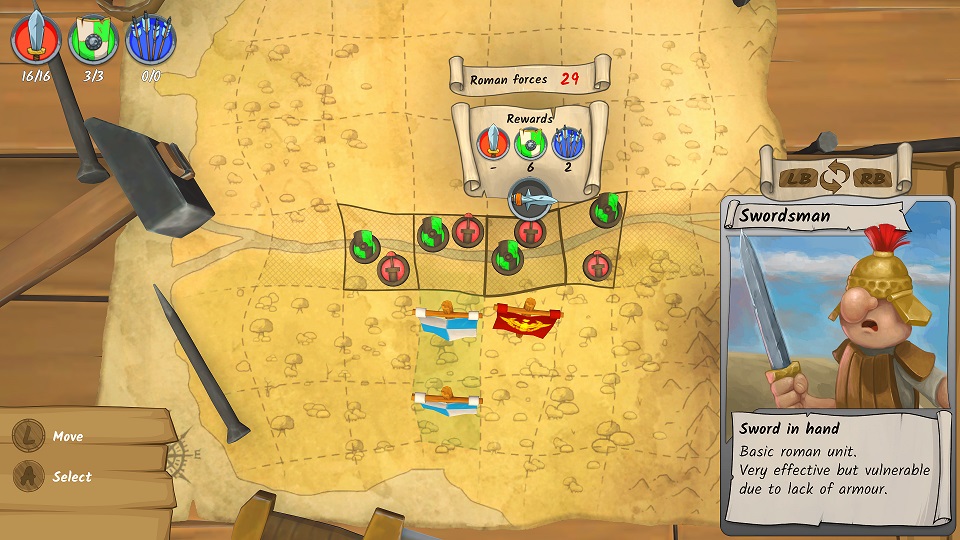Choose the blue army banner beside the Roman banner
This screenshot has height=540, width=960.
pos(447,322)
